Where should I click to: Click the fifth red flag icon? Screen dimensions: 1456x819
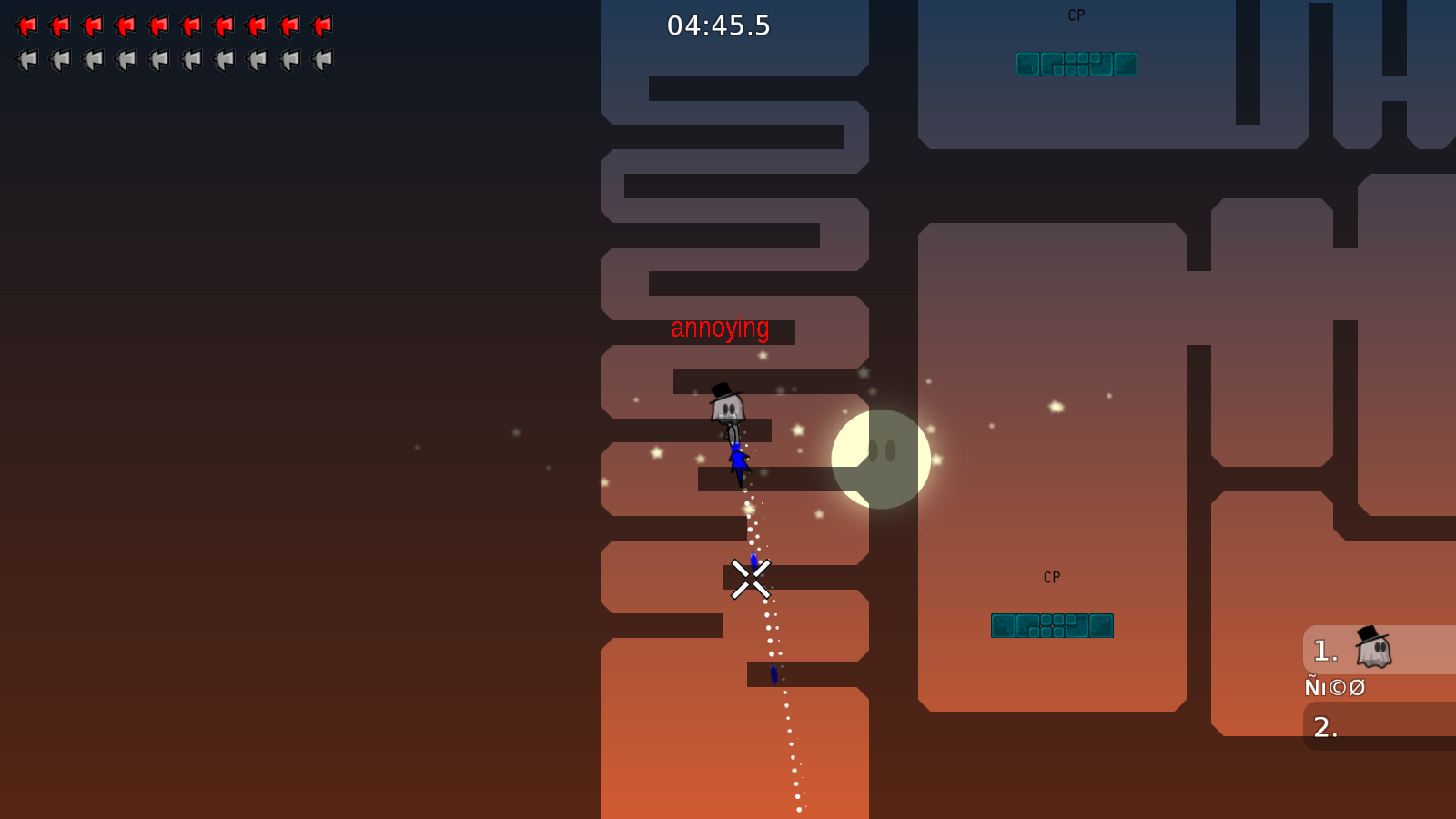coord(159,26)
